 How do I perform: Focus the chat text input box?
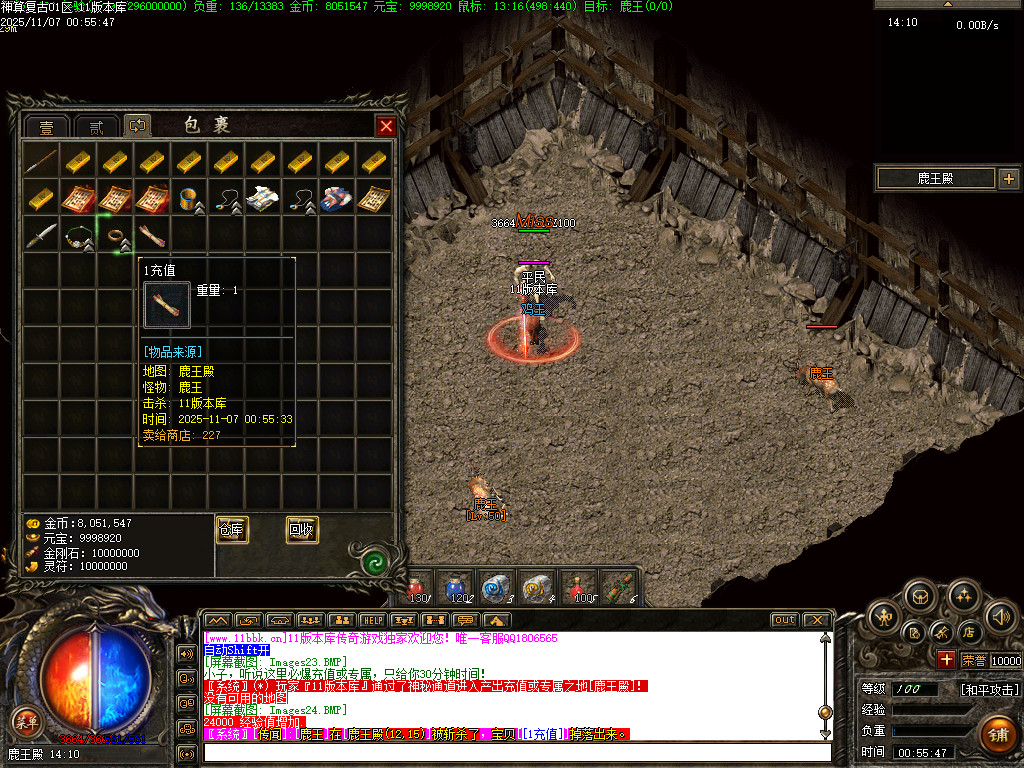pyautogui.click(x=515, y=752)
